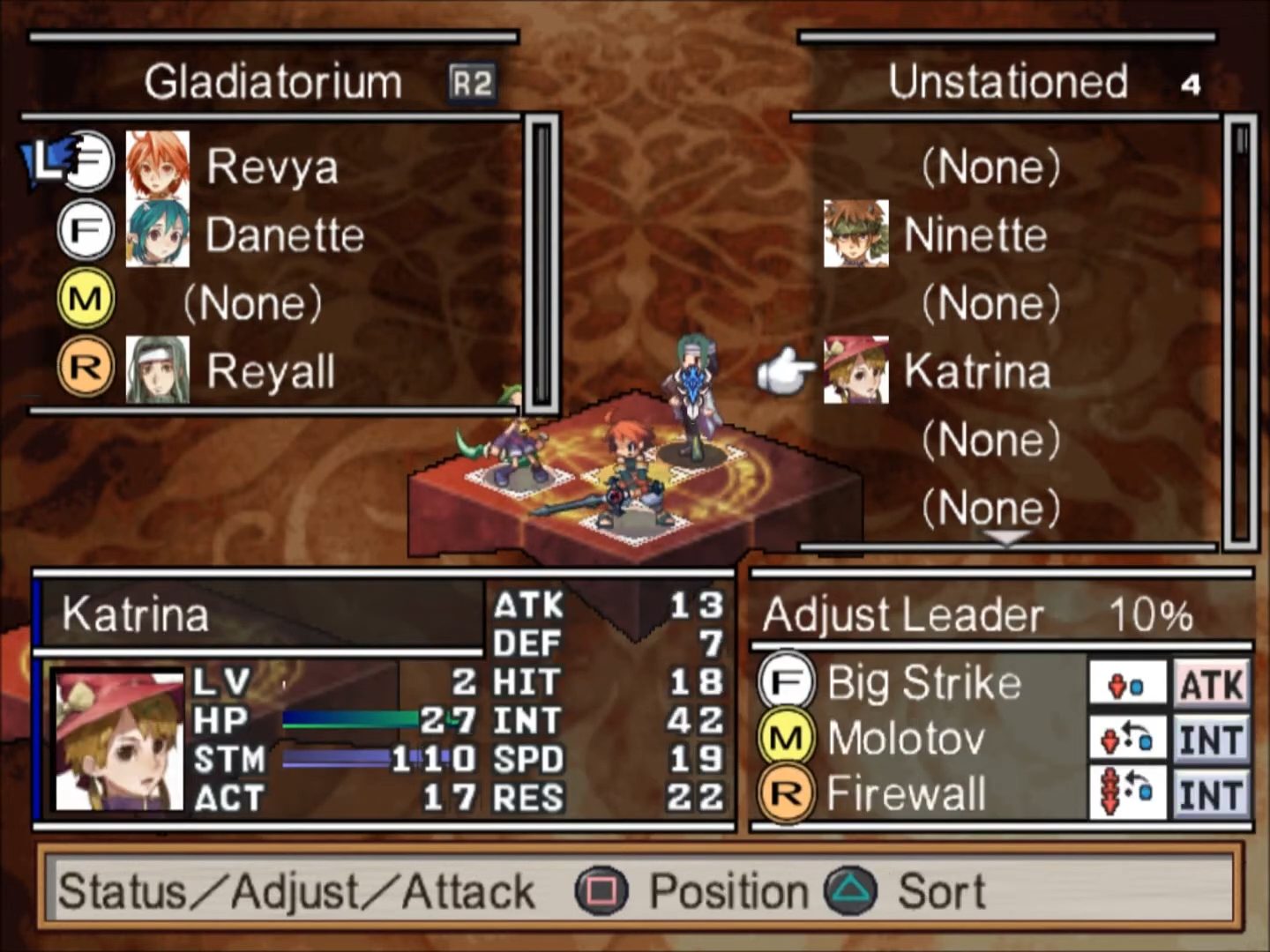
Task: Select the empty (None) M slot in Gladiatorium
Action: (x=252, y=303)
